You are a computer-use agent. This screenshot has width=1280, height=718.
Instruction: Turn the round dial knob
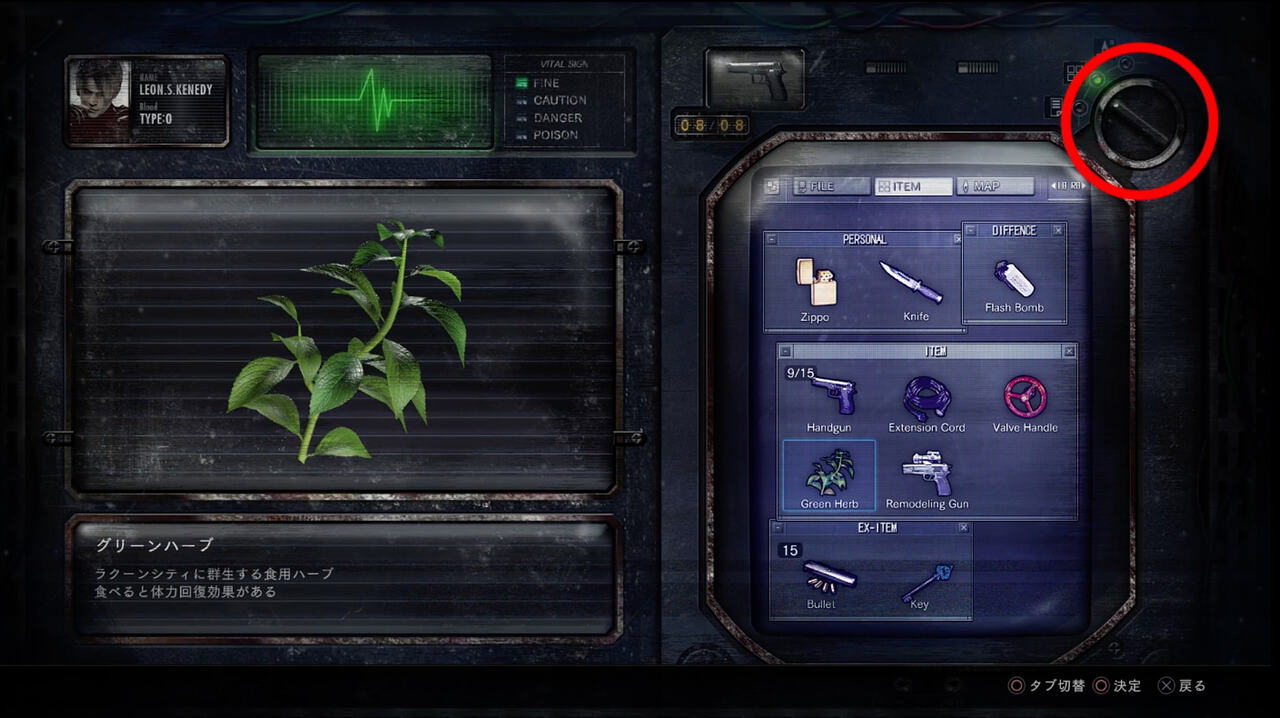pos(1139,121)
